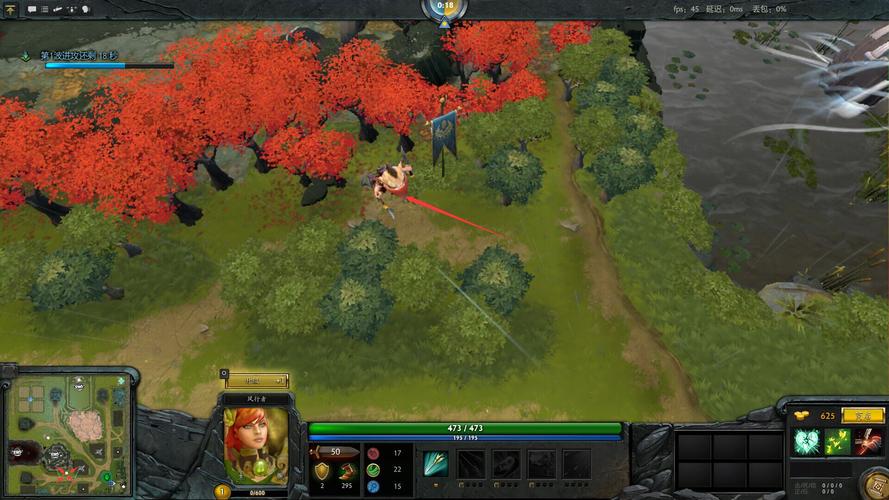Open the dropdown above the hero portrait
This screenshot has width=889, height=500.
[x=256, y=381]
